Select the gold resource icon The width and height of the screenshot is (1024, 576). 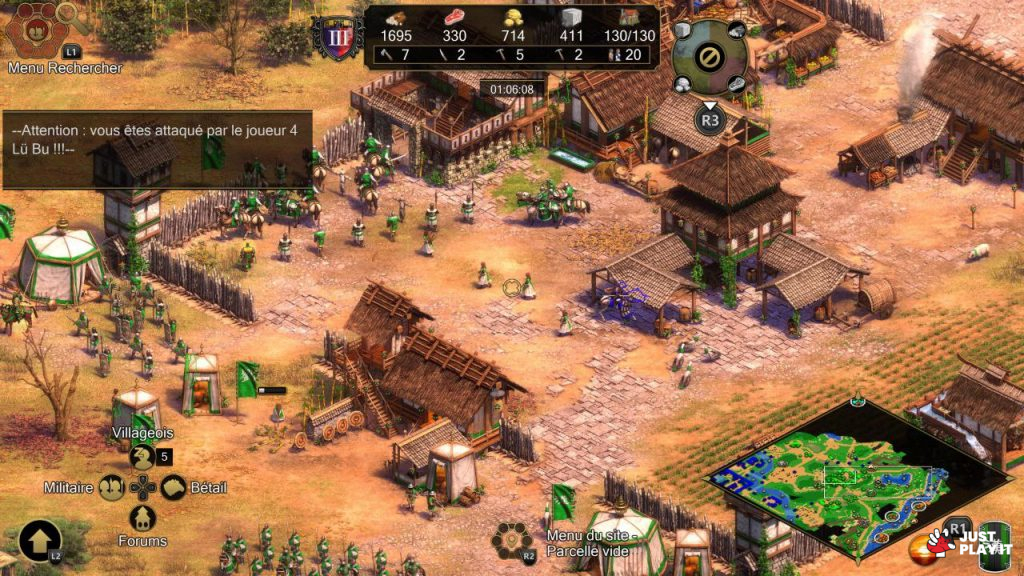512,19
